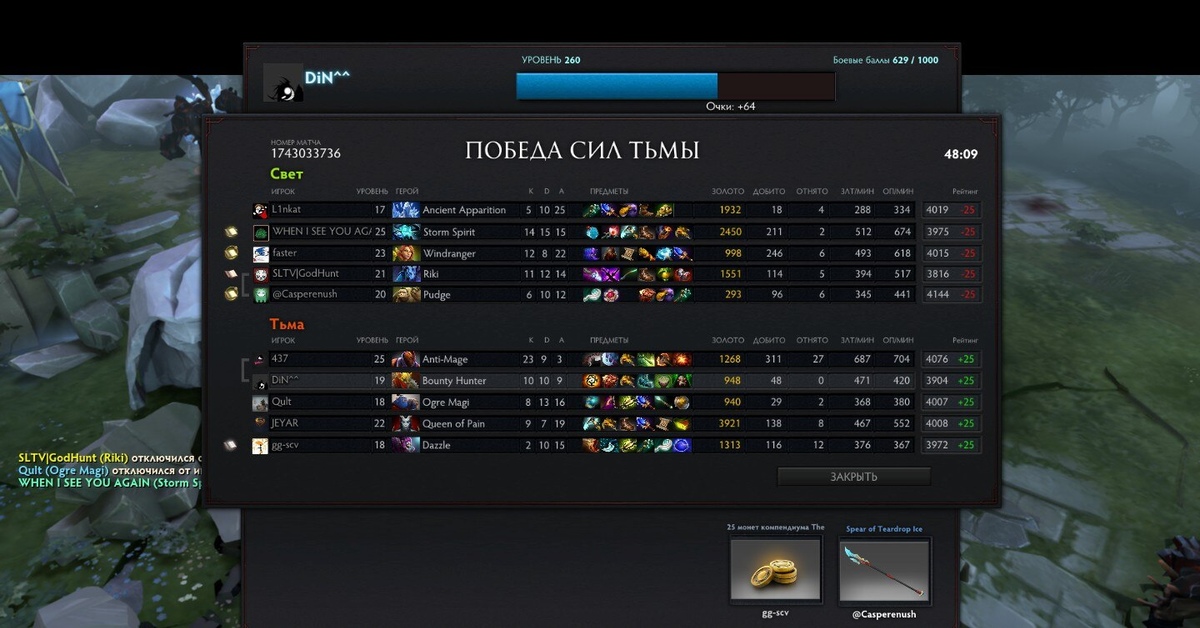Select the Dazzle hero portrait
Image resolution: width=1200 pixels, height=628 pixels.
[x=406, y=445]
